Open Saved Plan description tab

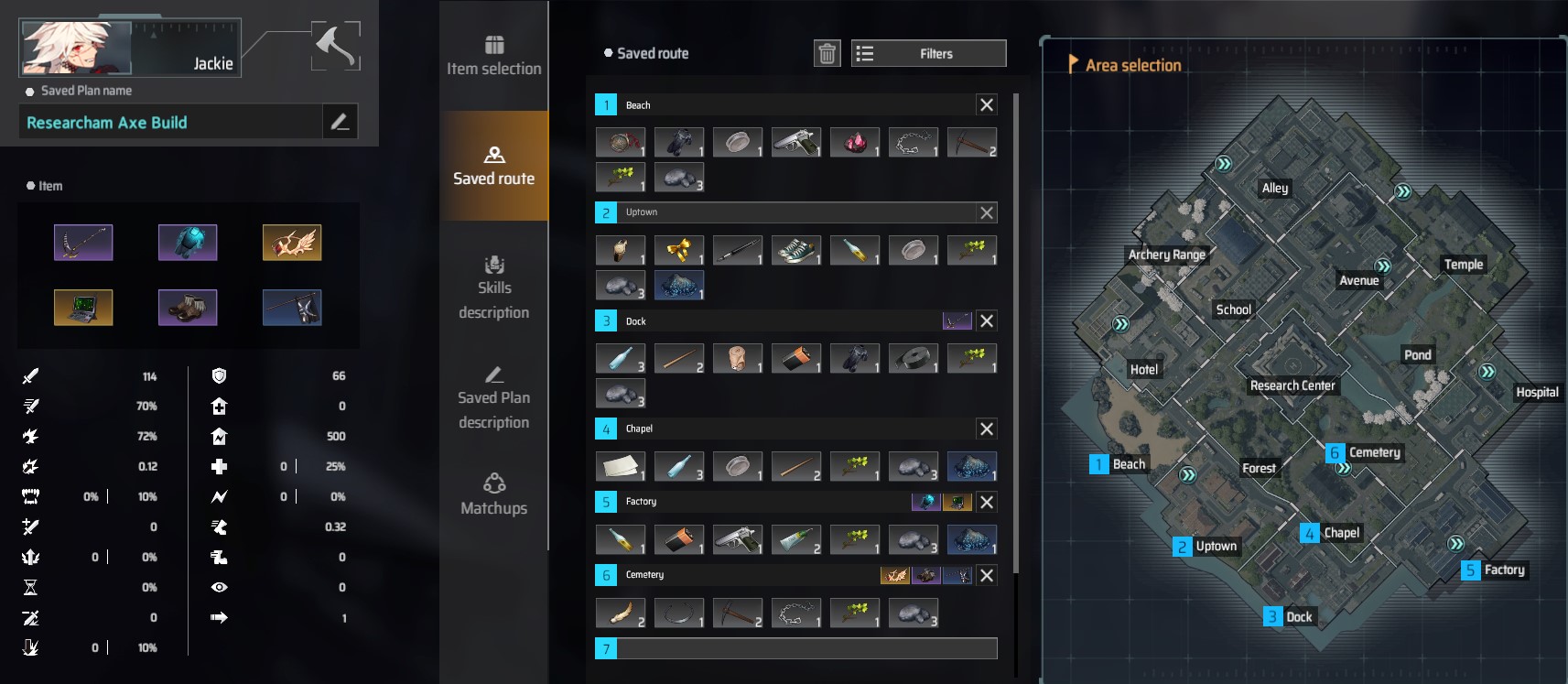[x=493, y=397]
